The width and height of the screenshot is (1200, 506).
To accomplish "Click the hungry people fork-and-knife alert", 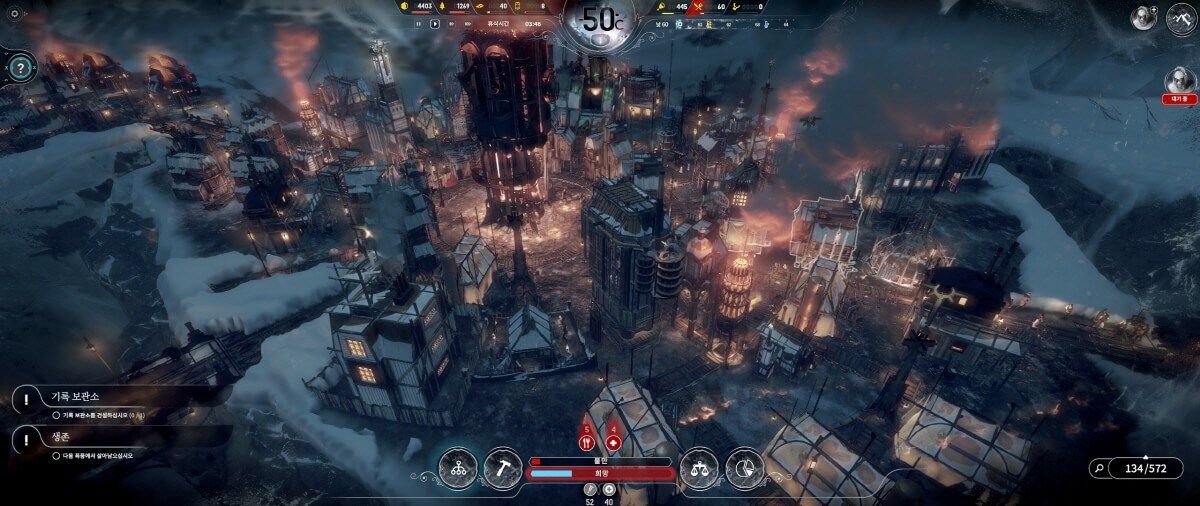I will click(x=586, y=441).
